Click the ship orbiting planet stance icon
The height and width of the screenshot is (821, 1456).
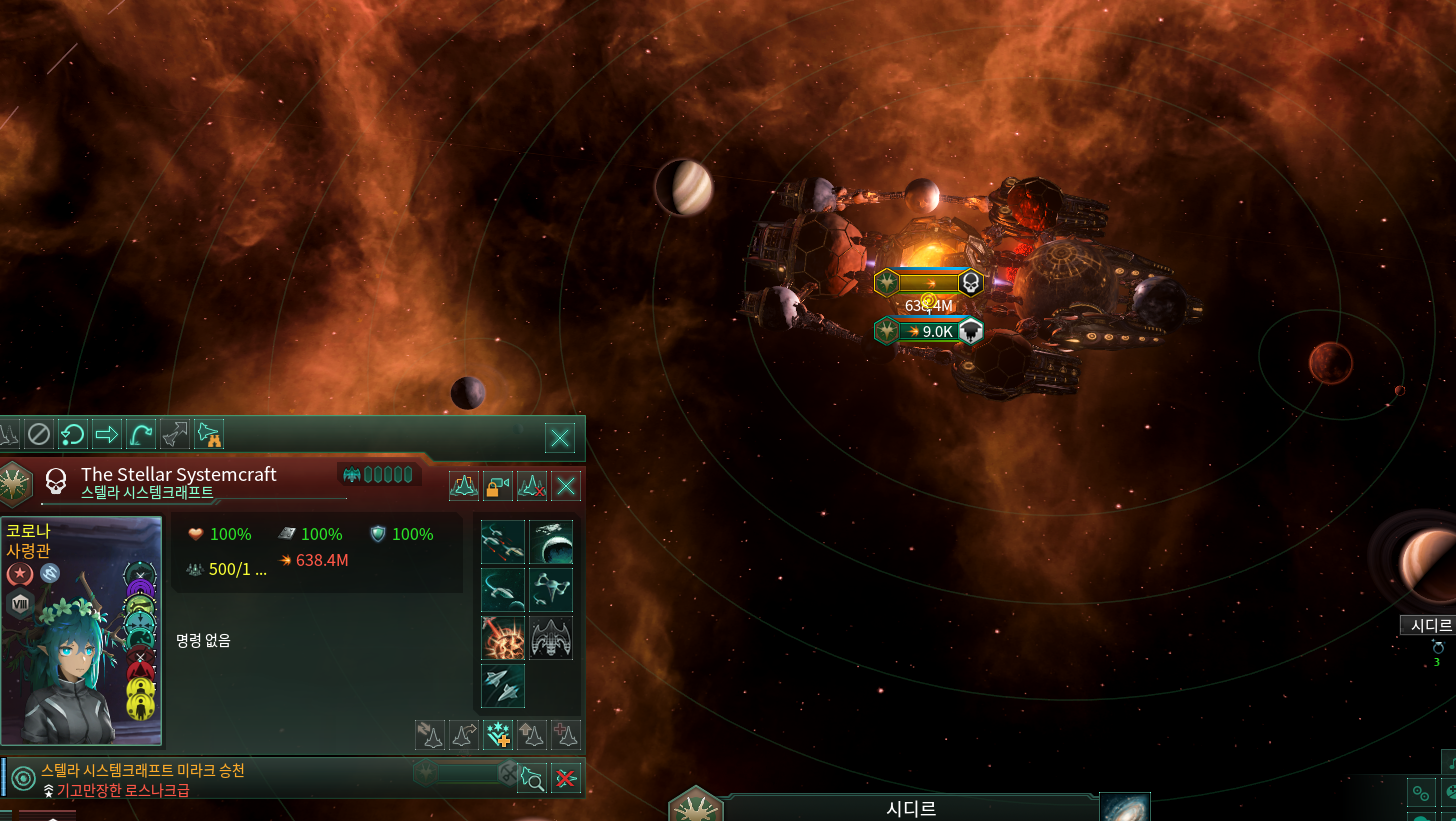(x=551, y=541)
